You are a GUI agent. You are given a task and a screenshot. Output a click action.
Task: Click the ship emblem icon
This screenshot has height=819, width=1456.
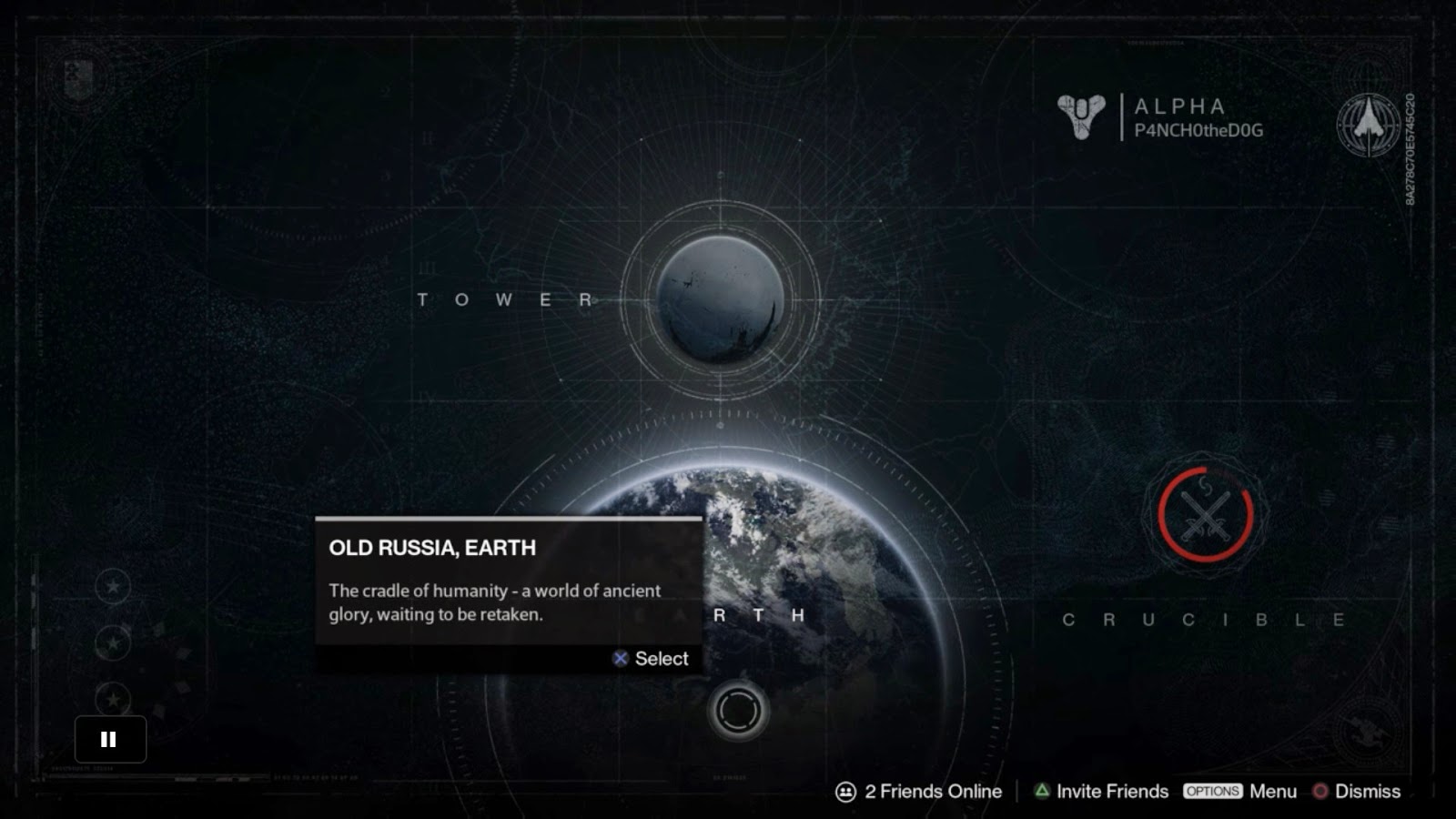pyautogui.click(x=1368, y=124)
